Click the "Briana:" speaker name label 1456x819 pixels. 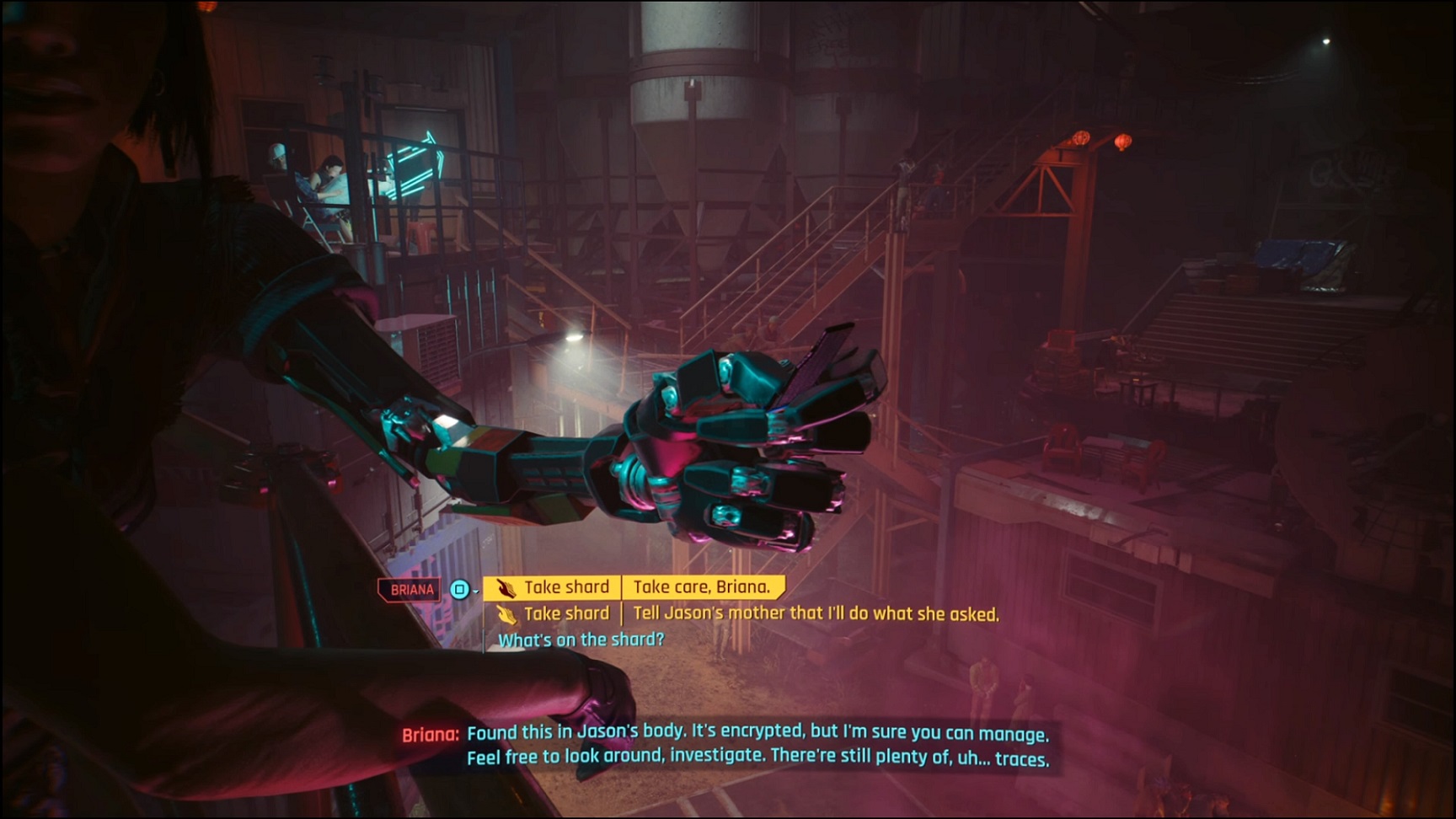pos(429,734)
